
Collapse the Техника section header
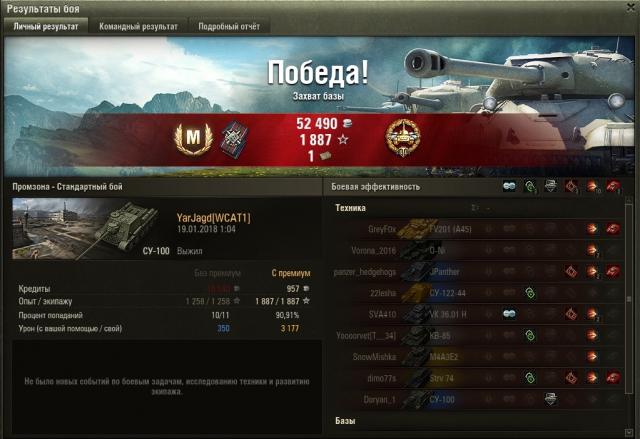[x=351, y=208]
